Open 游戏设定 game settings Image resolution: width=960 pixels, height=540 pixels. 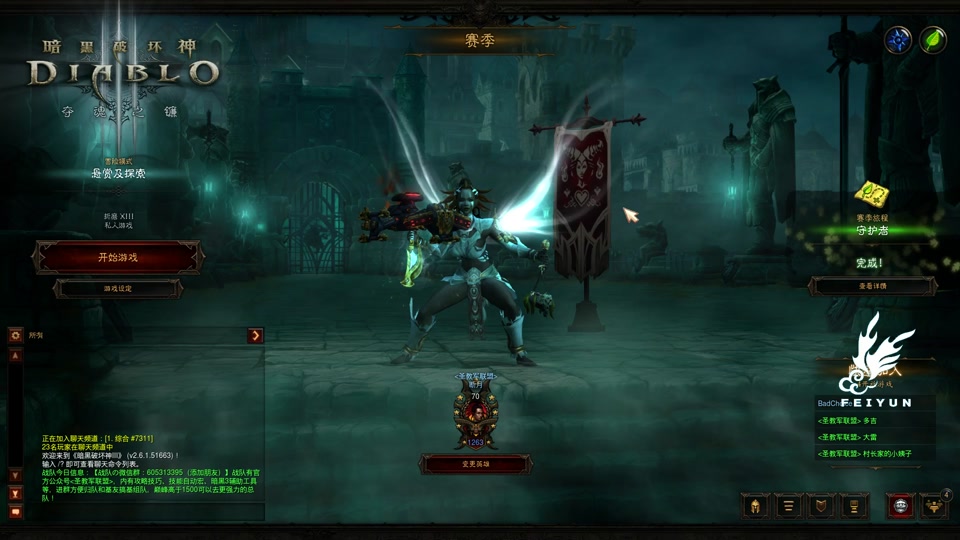click(x=118, y=288)
